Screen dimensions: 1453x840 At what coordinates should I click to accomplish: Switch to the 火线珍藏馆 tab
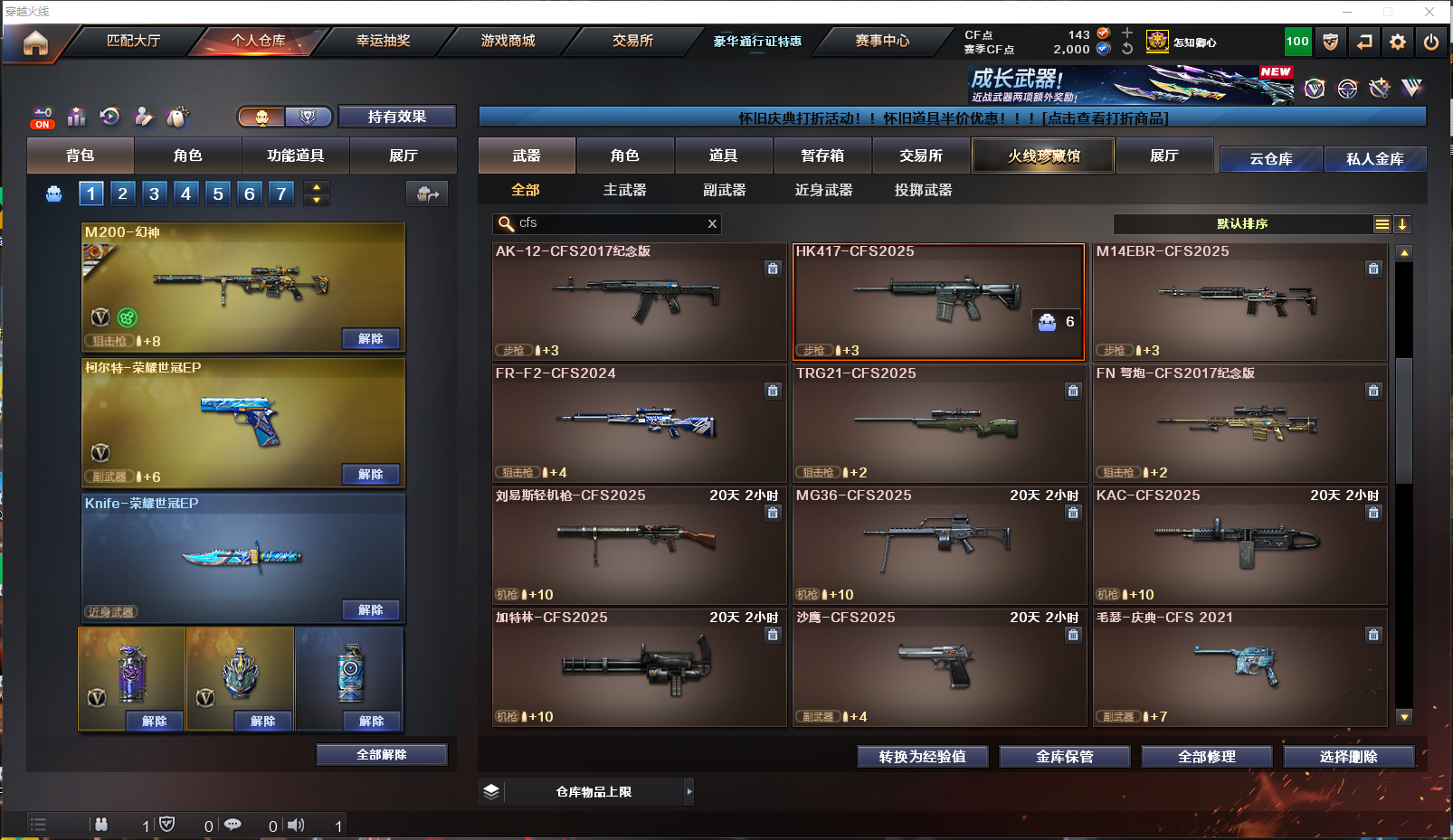(1043, 156)
